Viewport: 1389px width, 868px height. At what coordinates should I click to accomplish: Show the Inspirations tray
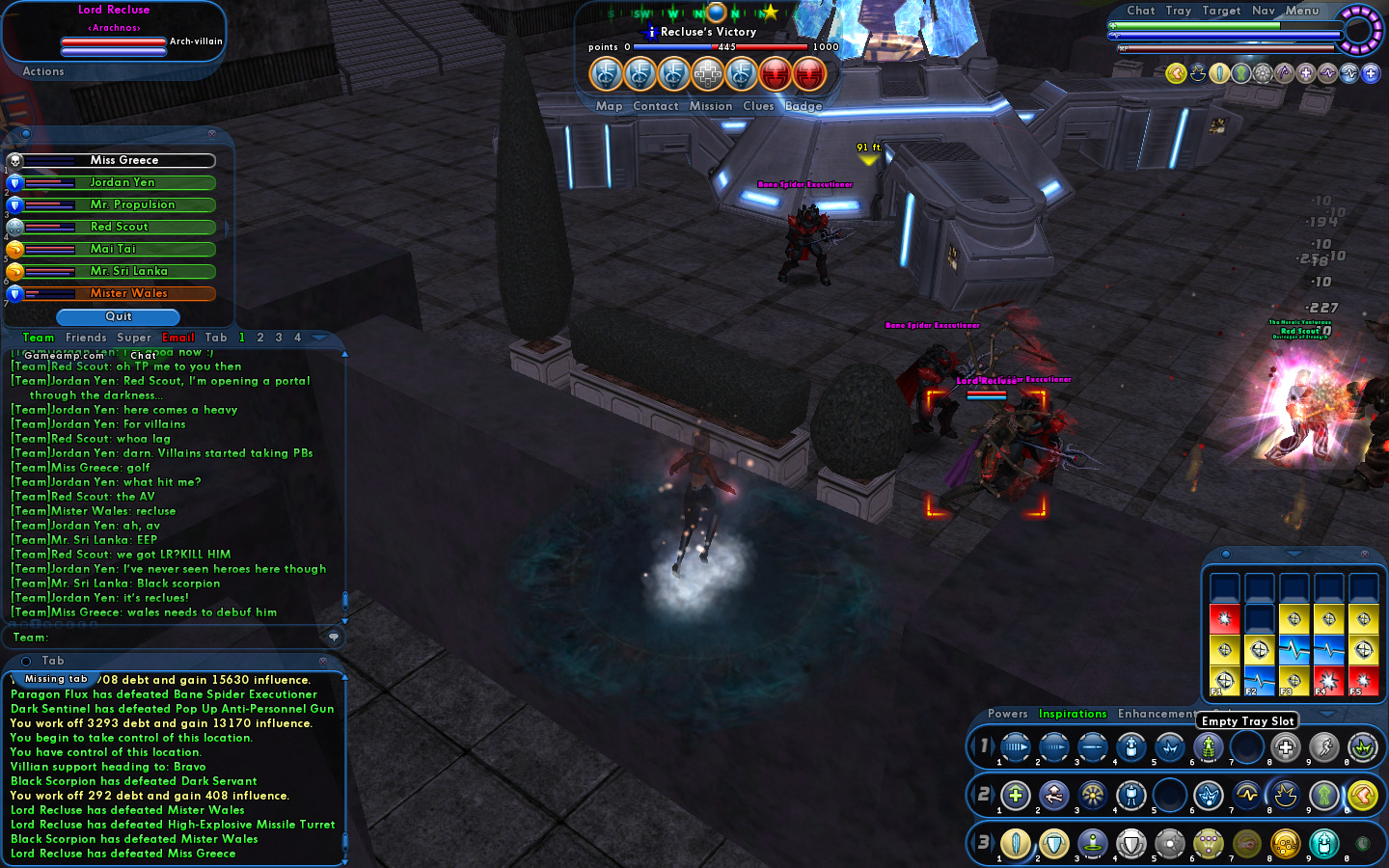click(1072, 714)
